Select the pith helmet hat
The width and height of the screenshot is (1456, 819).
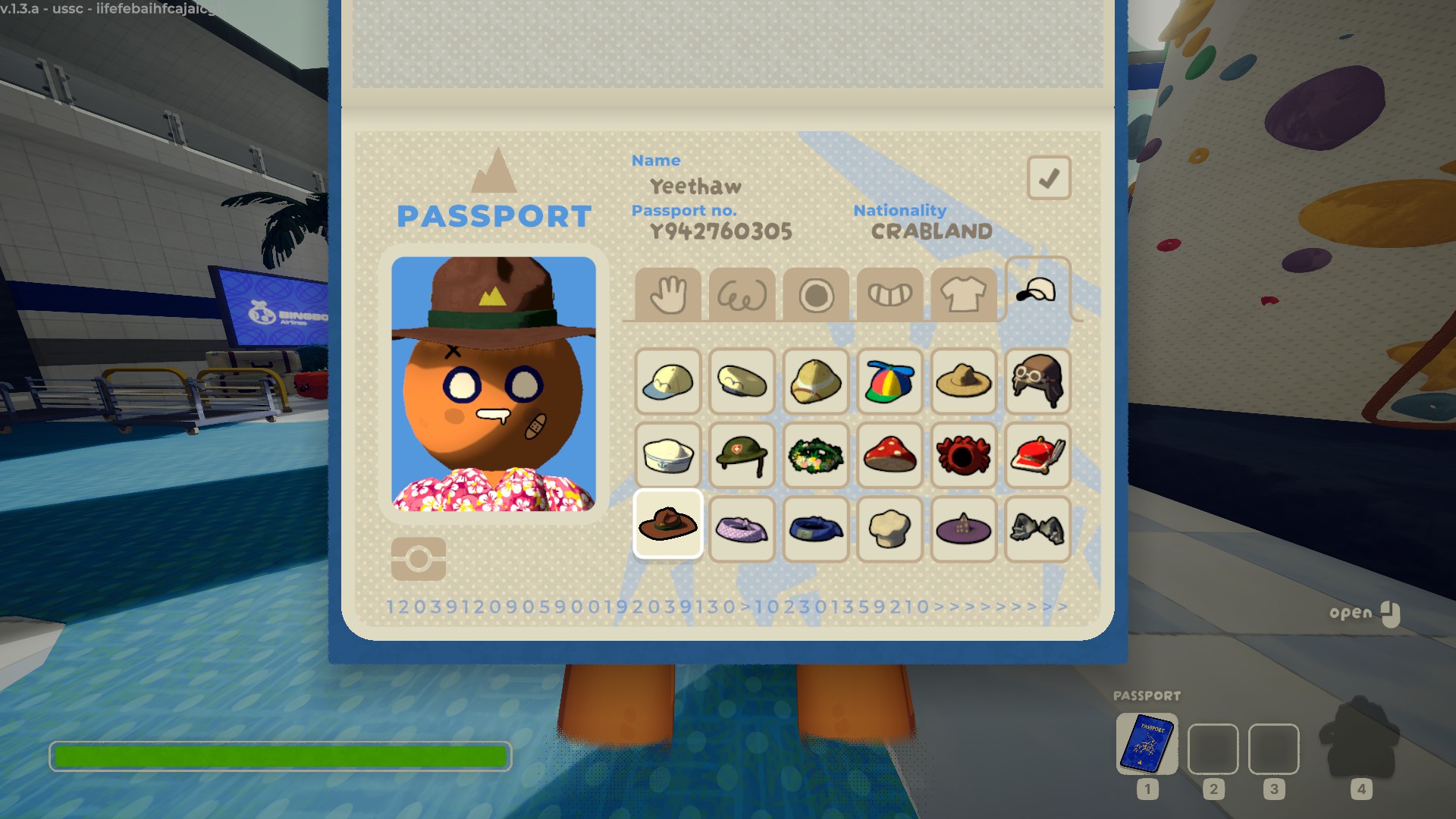click(815, 381)
